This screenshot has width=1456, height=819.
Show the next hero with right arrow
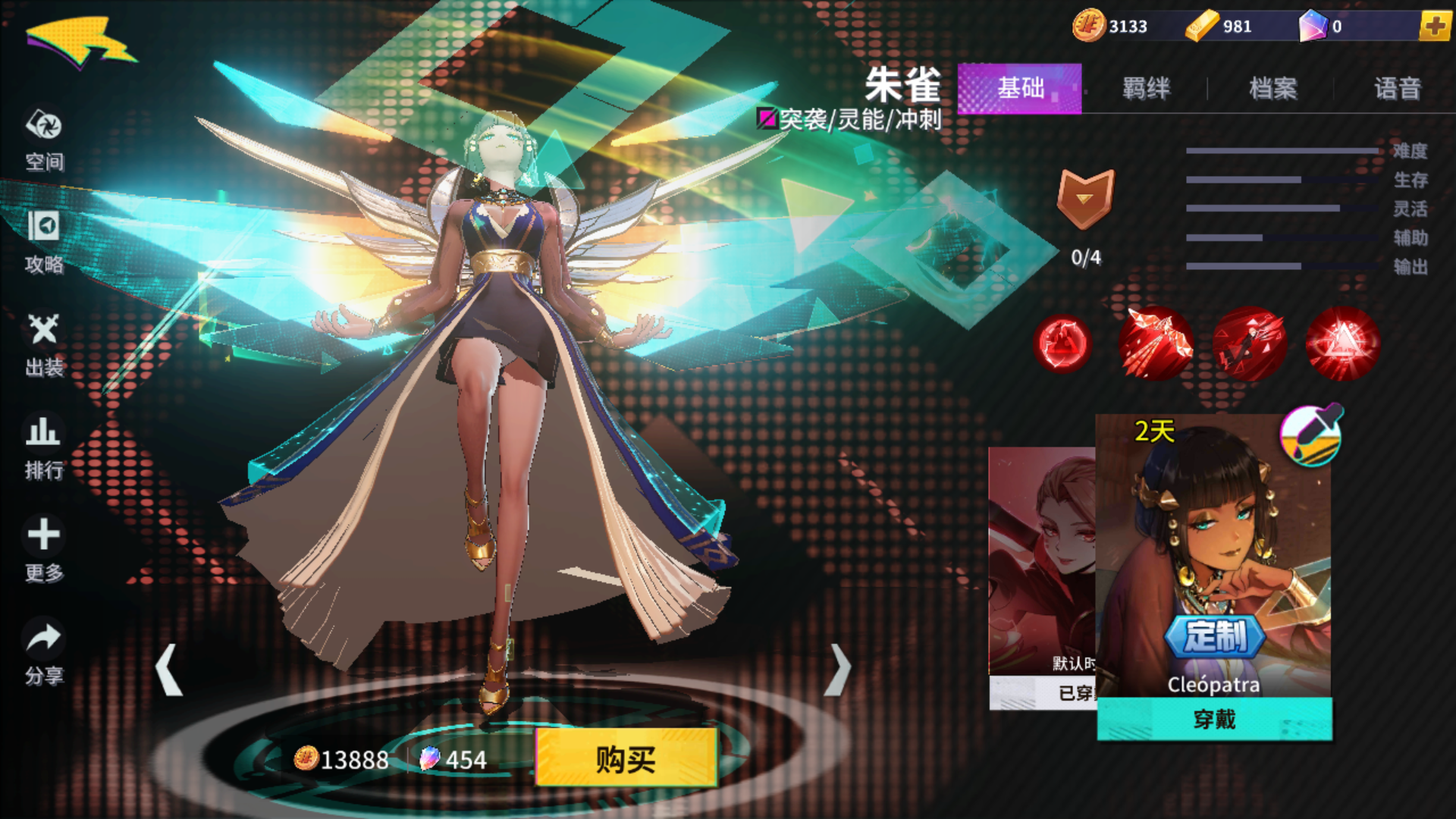click(x=837, y=670)
